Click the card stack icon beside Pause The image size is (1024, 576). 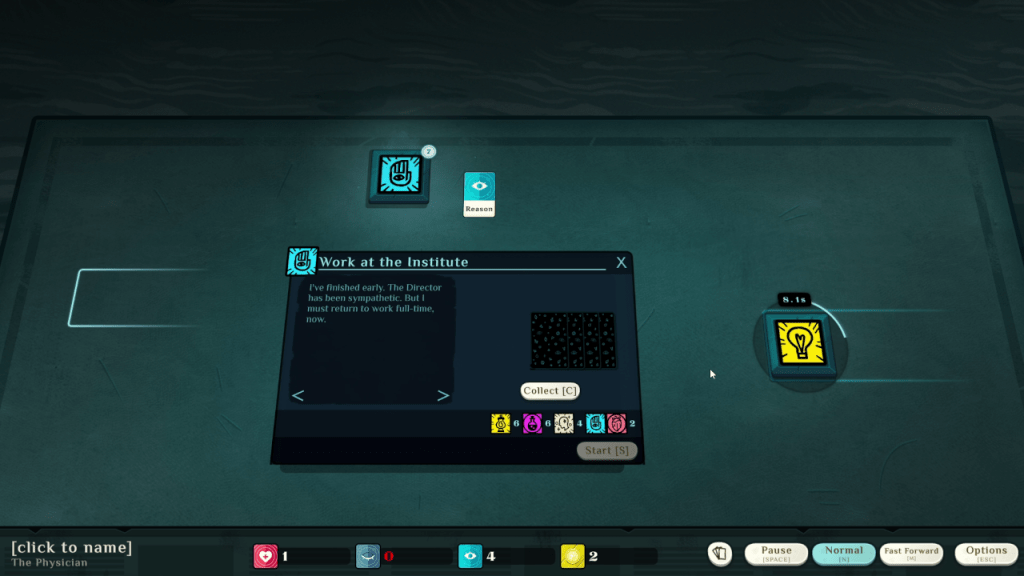click(x=719, y=553)
